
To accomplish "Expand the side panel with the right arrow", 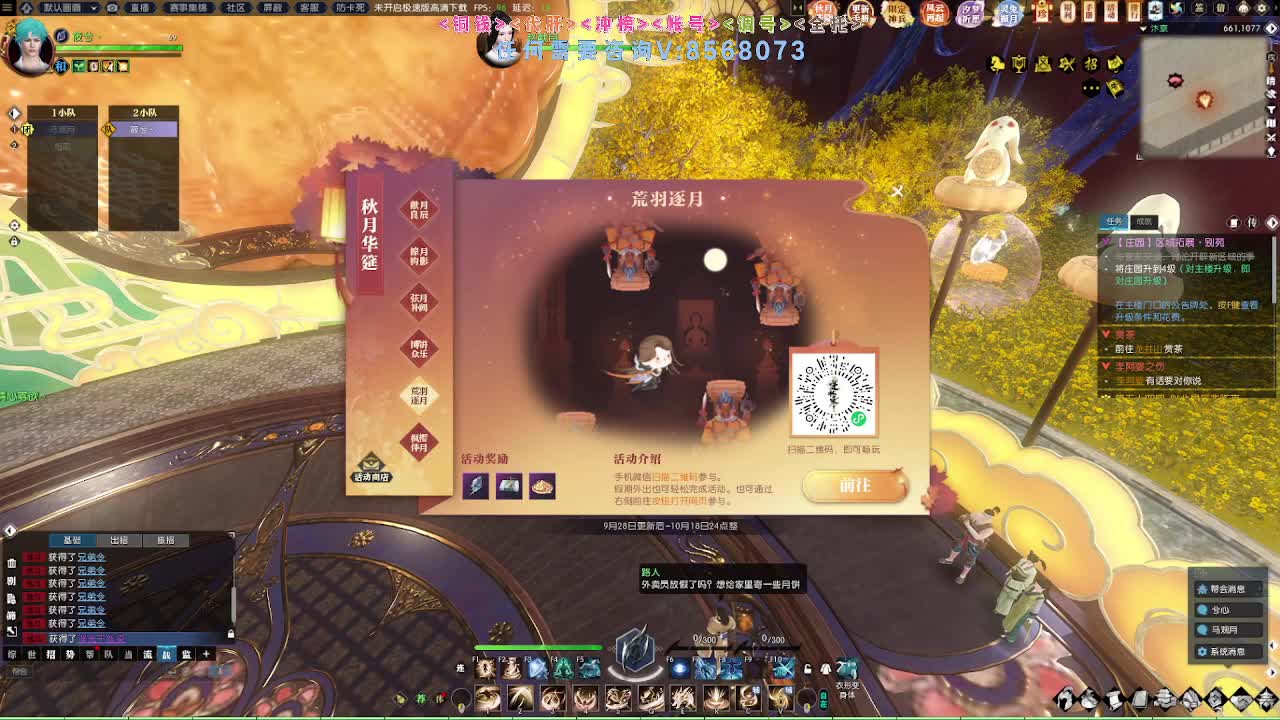I will coord(1272,672).
